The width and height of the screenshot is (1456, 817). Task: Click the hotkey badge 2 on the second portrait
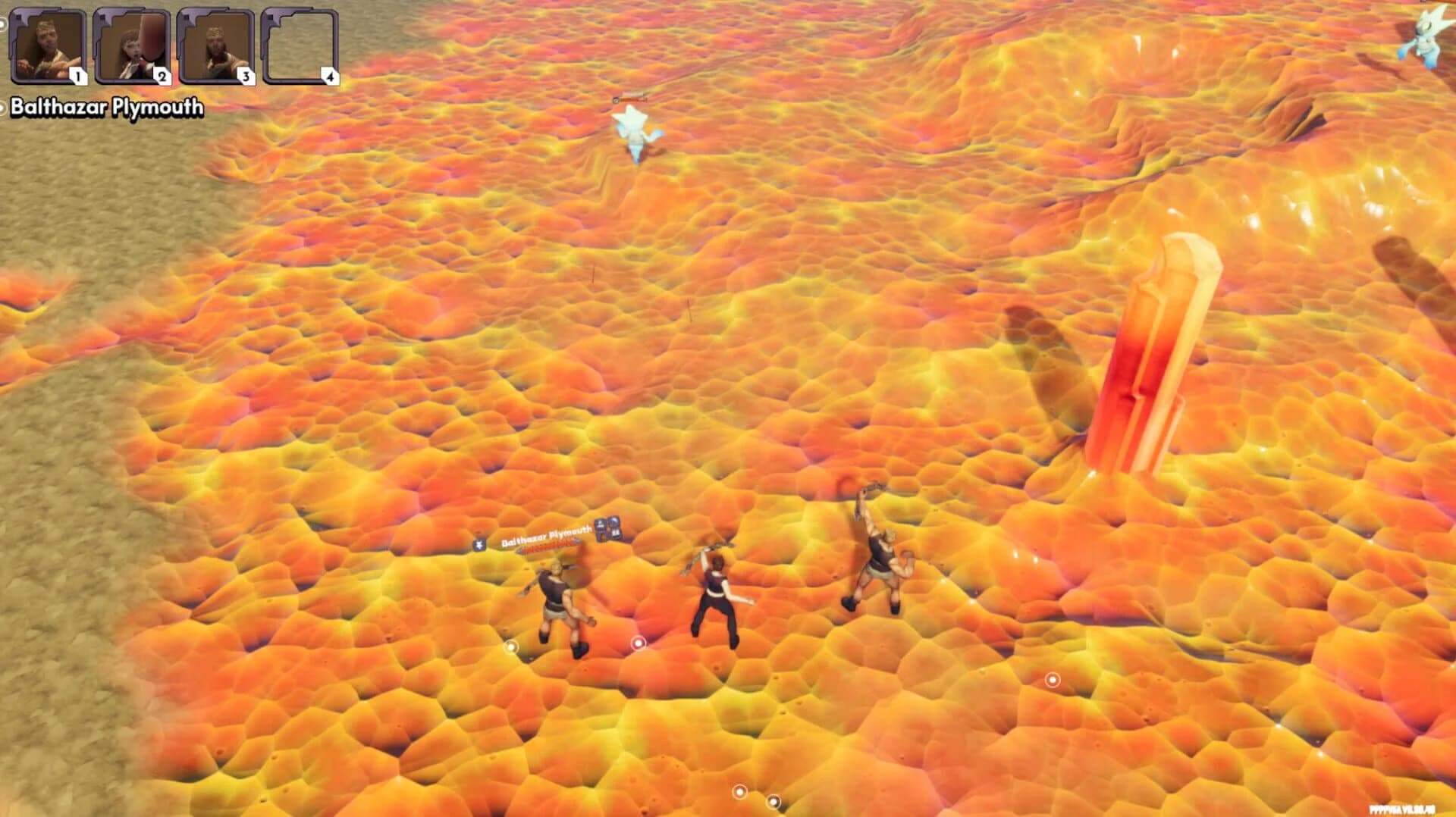pyautogui.click(x=162, y=75)
